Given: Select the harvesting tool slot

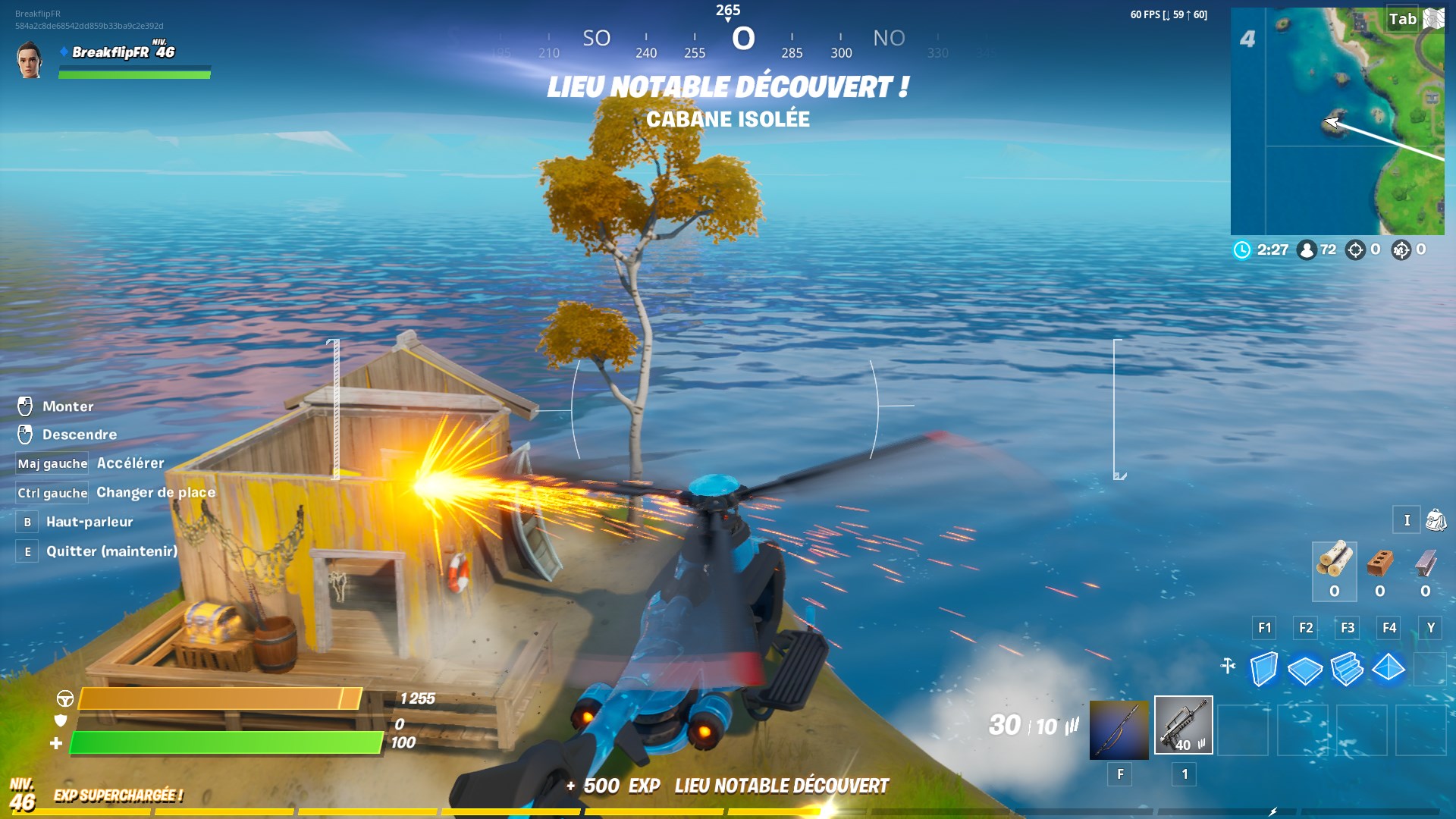Looking at the screenshot, I should pos(1119,730).
